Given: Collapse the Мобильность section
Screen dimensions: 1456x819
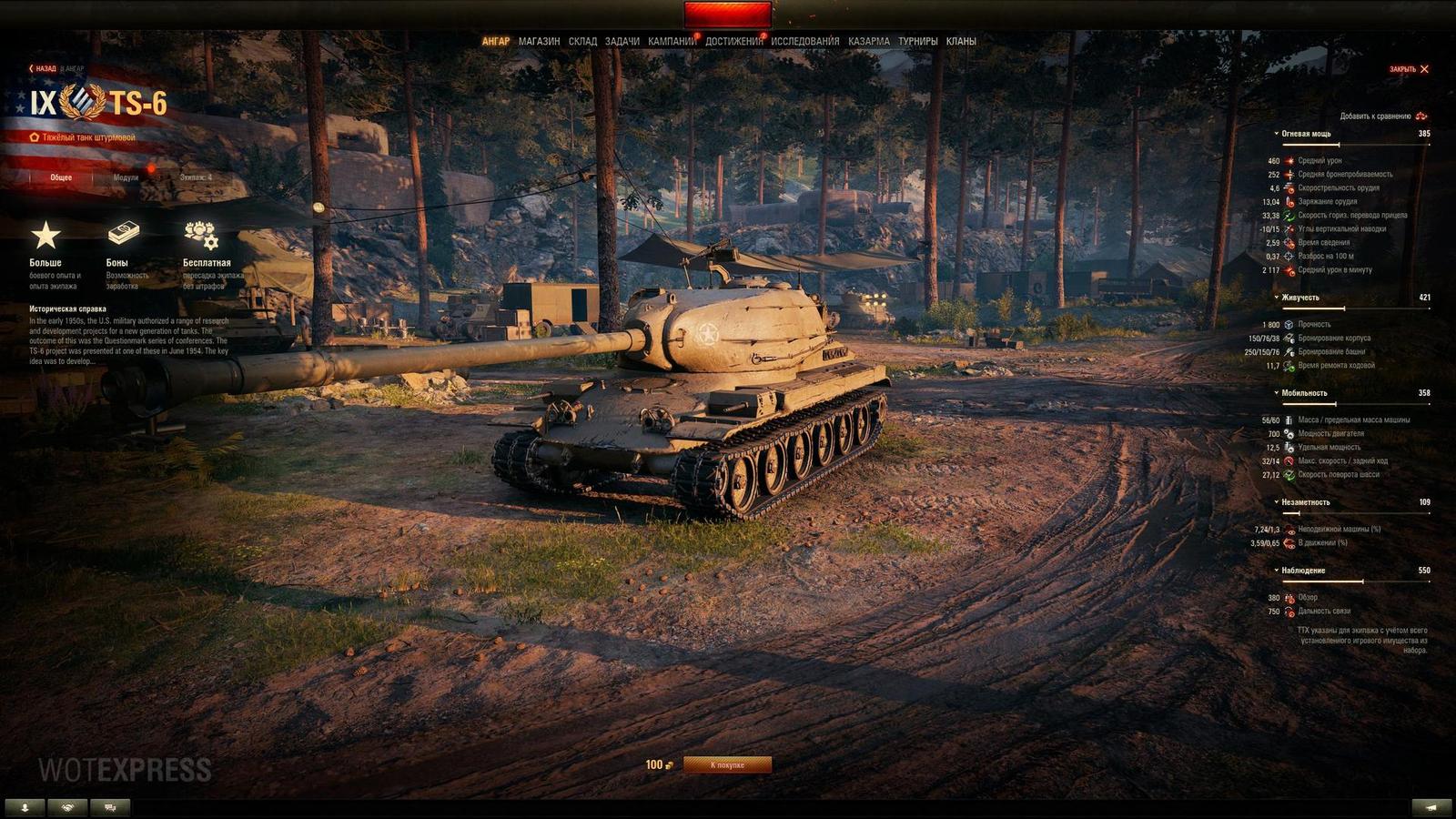Looking at the screenshot, I should pos(1277,392).
